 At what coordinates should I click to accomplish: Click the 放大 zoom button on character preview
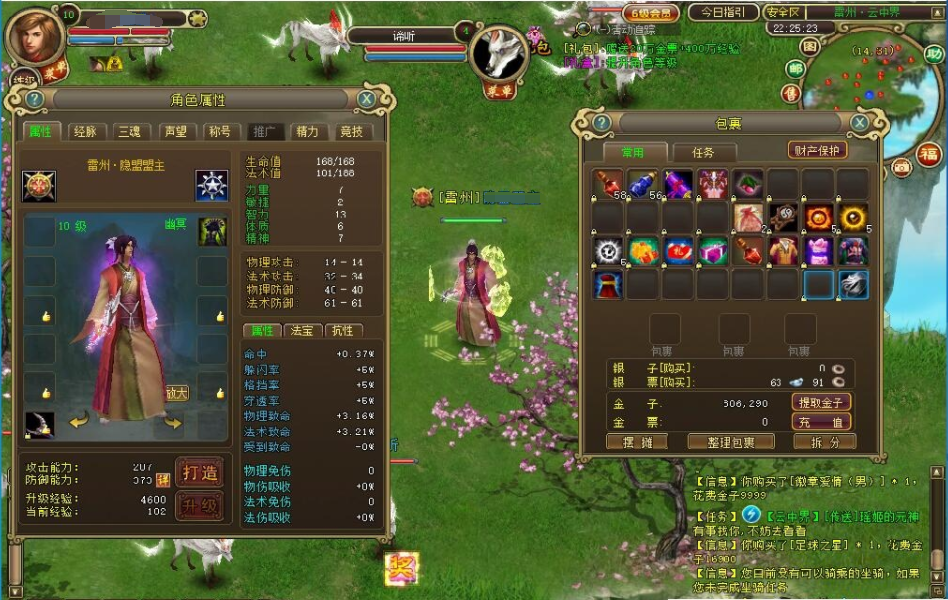(177, 393)
